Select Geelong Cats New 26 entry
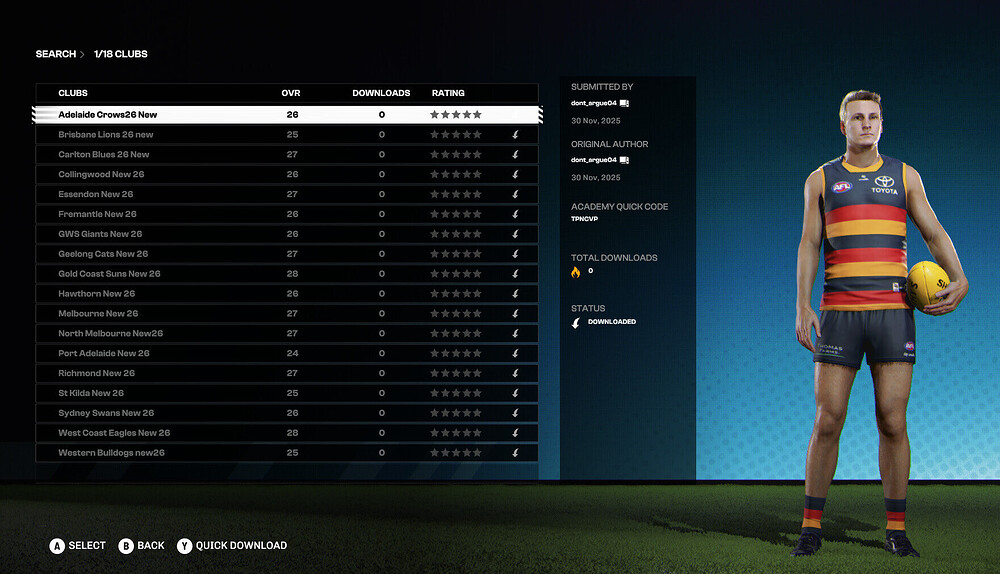Screen dimensions: 1000x574 pos(103,254)
